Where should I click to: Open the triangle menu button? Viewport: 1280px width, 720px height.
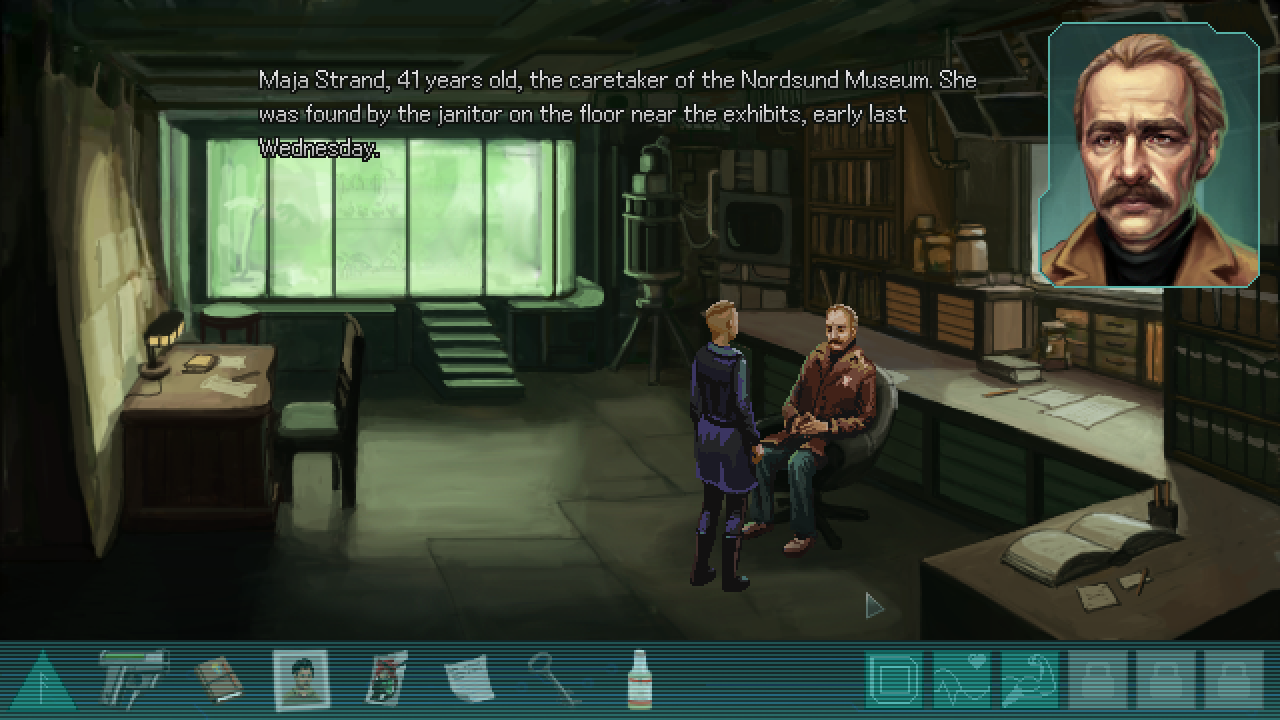tap(41, 682)
